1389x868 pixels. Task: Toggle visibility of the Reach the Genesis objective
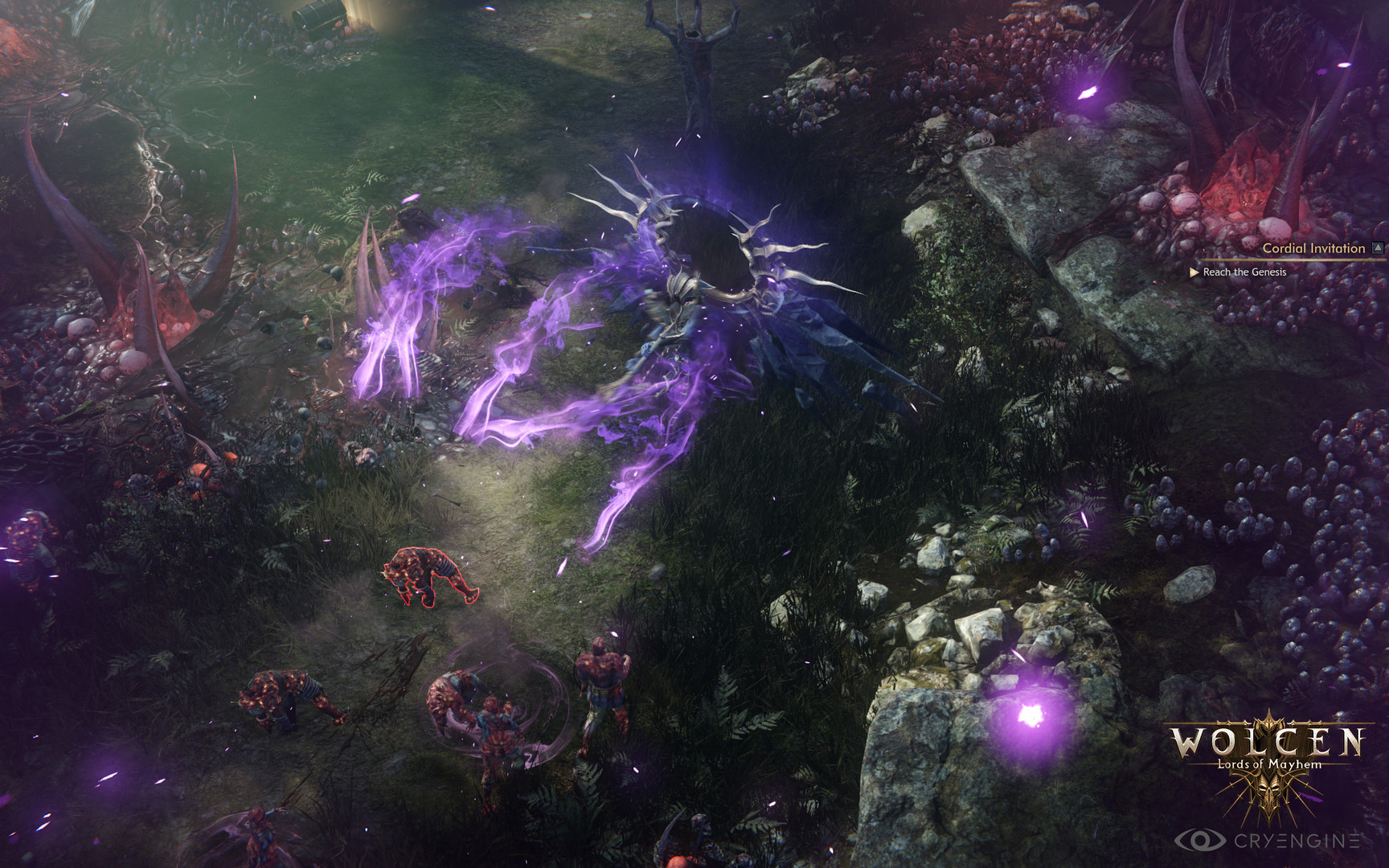point(1244,272)
